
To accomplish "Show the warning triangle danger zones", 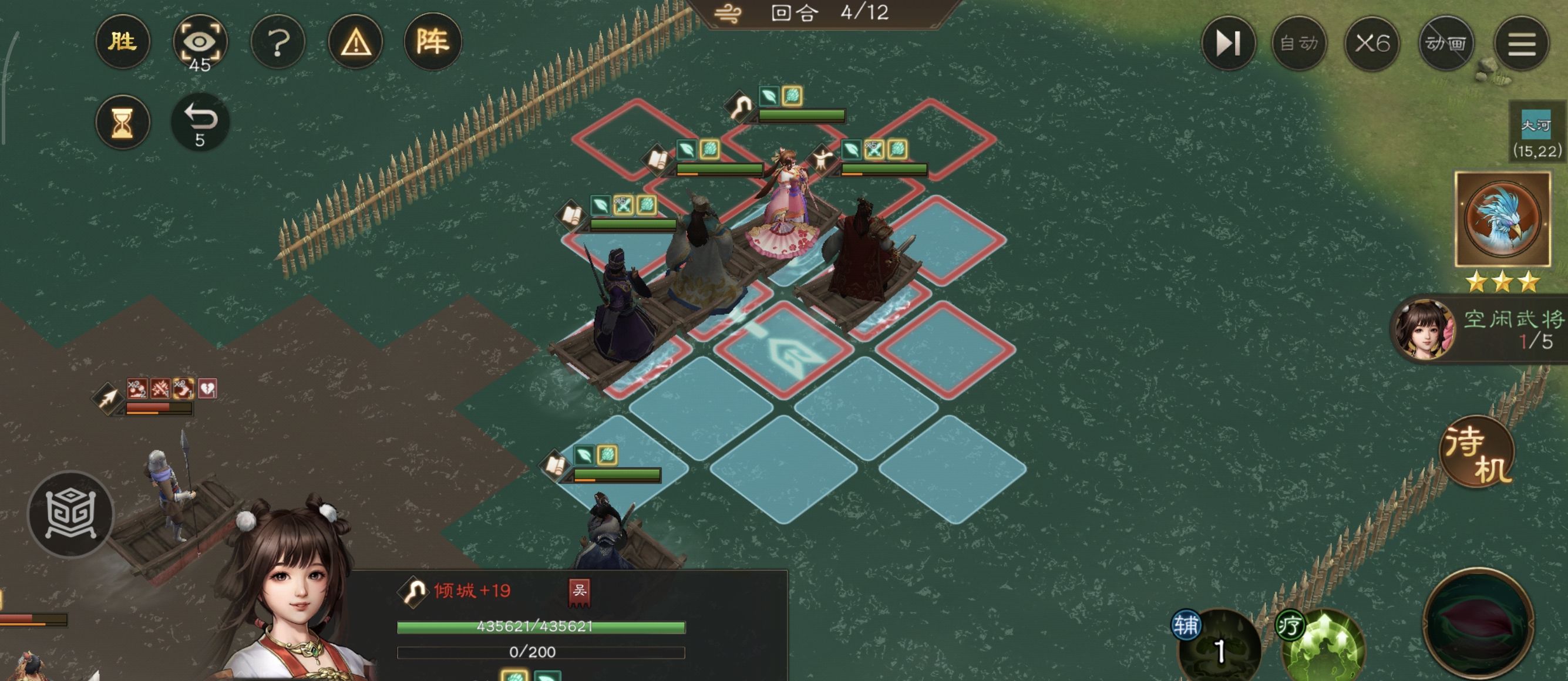I will (355, 42).
